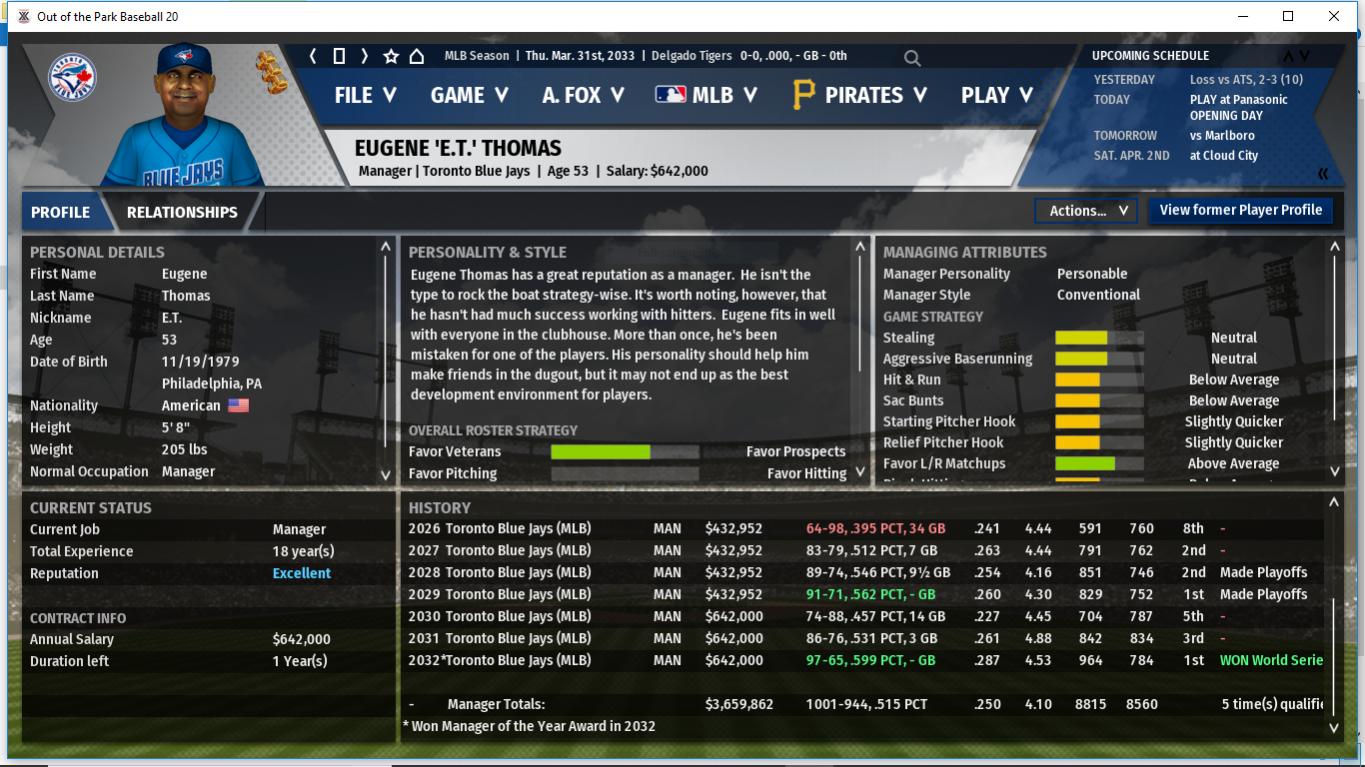
Task: View former Player Profile
Action: click(x=1240, y=210)
